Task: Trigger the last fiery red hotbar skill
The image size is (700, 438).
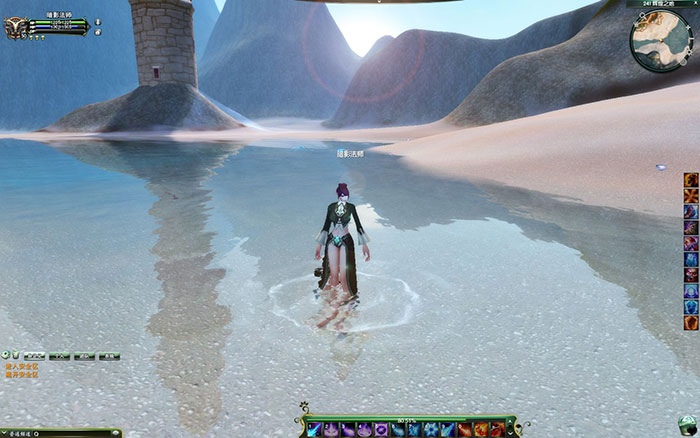Action: pos(497,429)
